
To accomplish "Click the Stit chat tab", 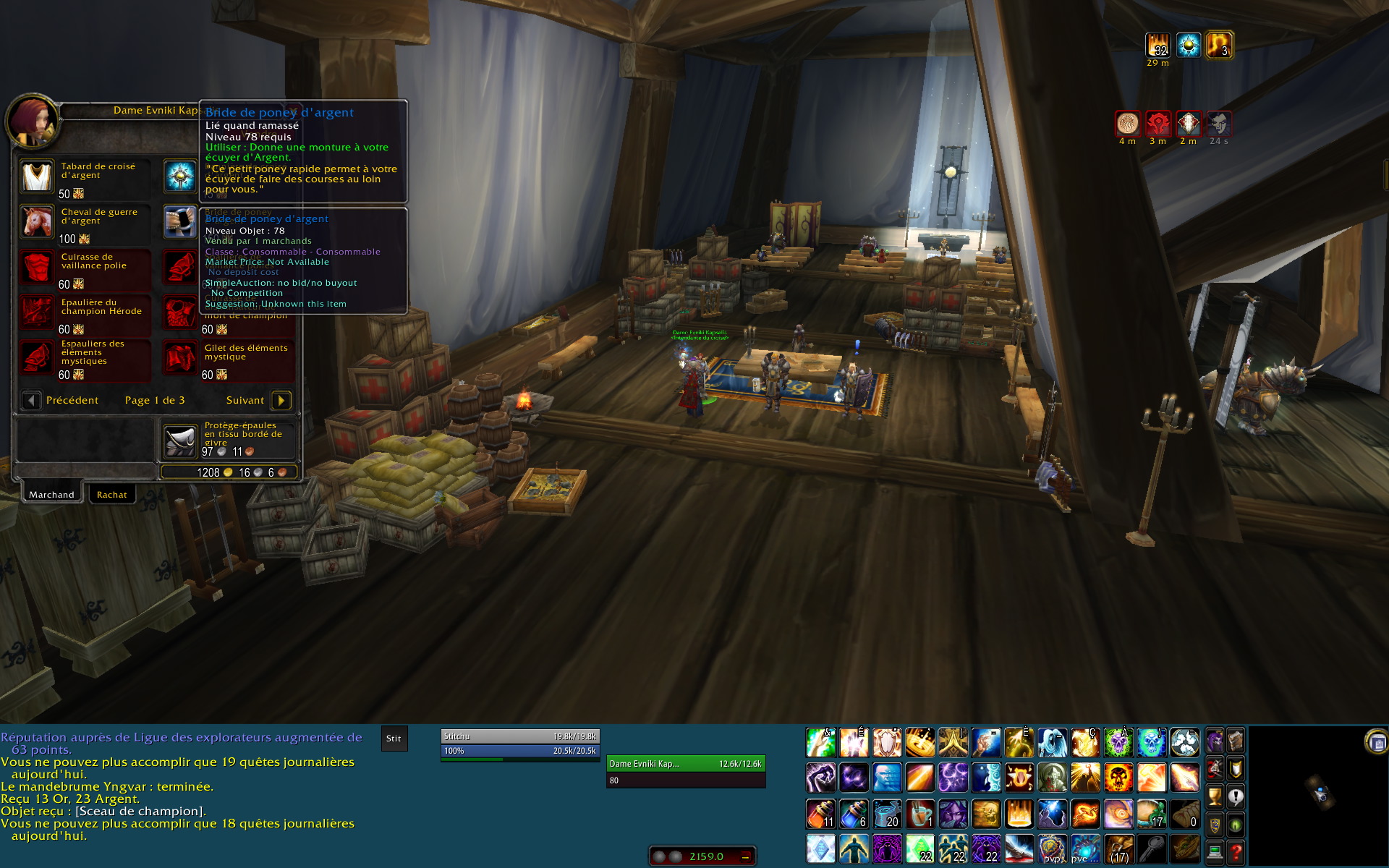I will point(394,739).
